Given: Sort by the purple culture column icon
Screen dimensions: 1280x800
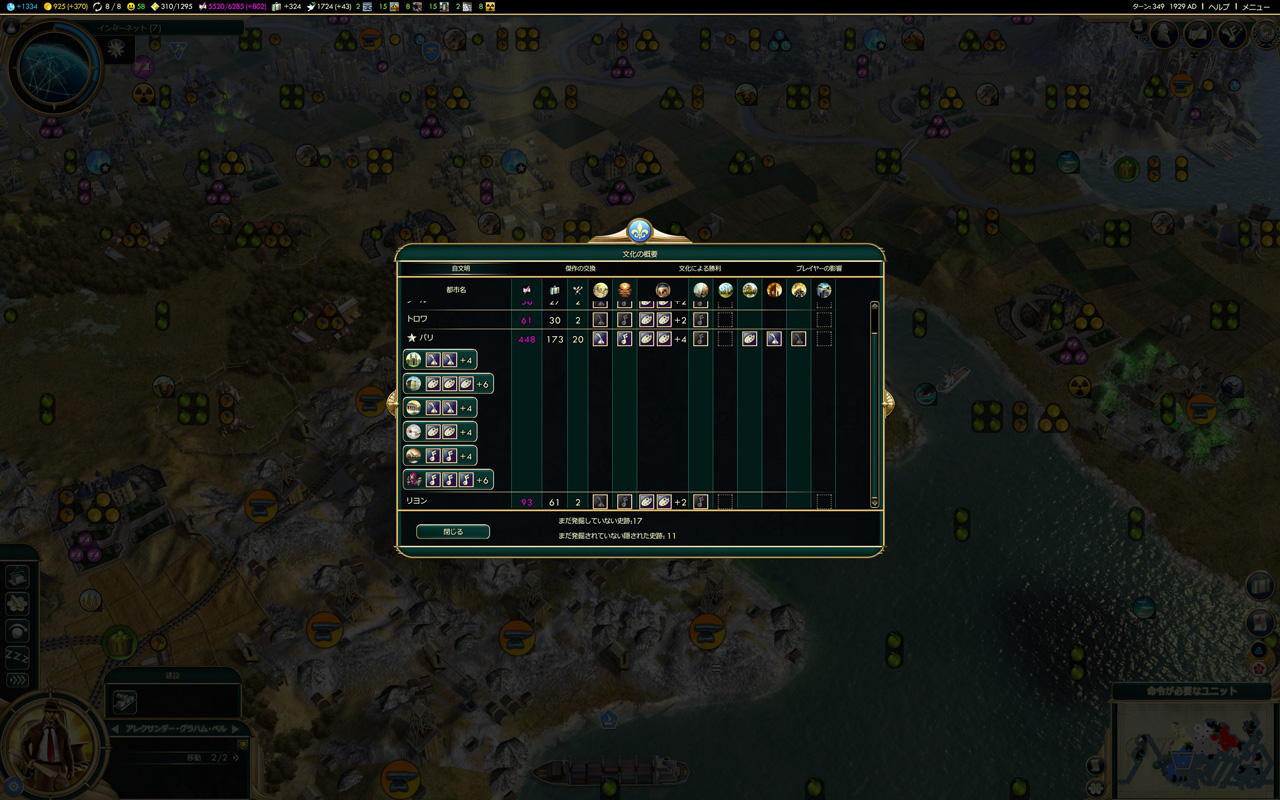Looking at the screenshot, I should tap(527, 290).
